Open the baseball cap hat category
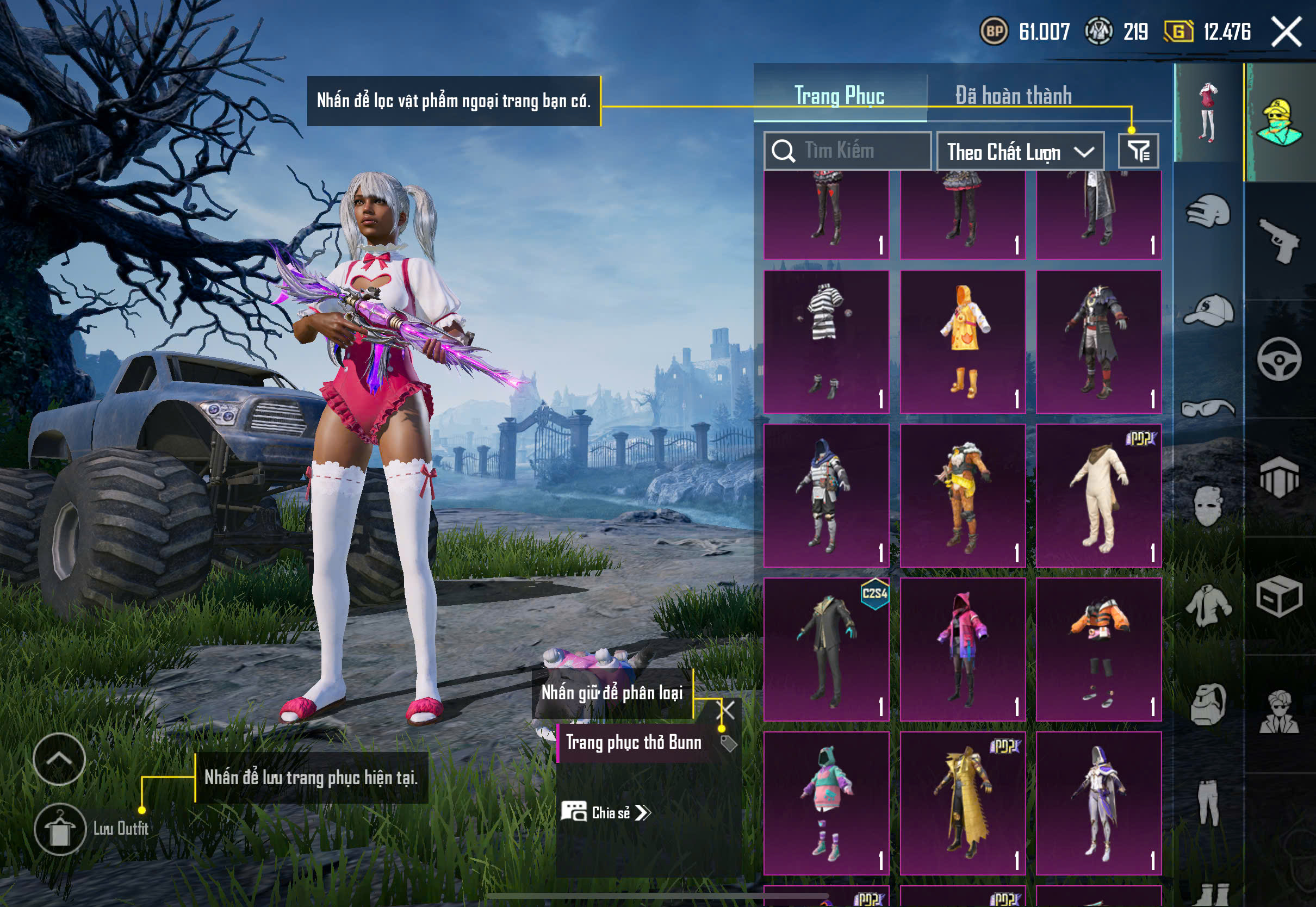This screenshot has height=907, width=1316. coord(1209,310)
